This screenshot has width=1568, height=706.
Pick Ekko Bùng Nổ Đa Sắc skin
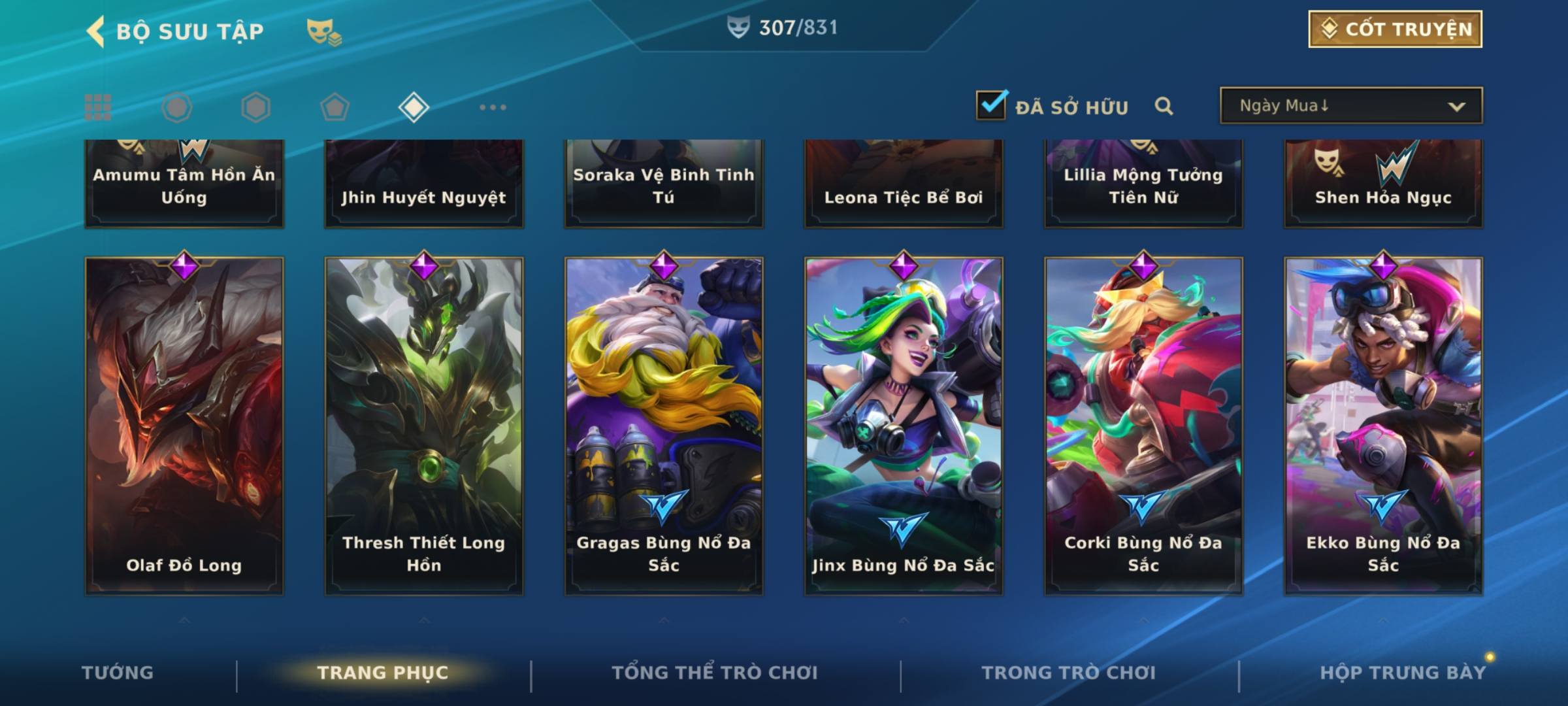pyautogui.click(x=1383, y=425)
